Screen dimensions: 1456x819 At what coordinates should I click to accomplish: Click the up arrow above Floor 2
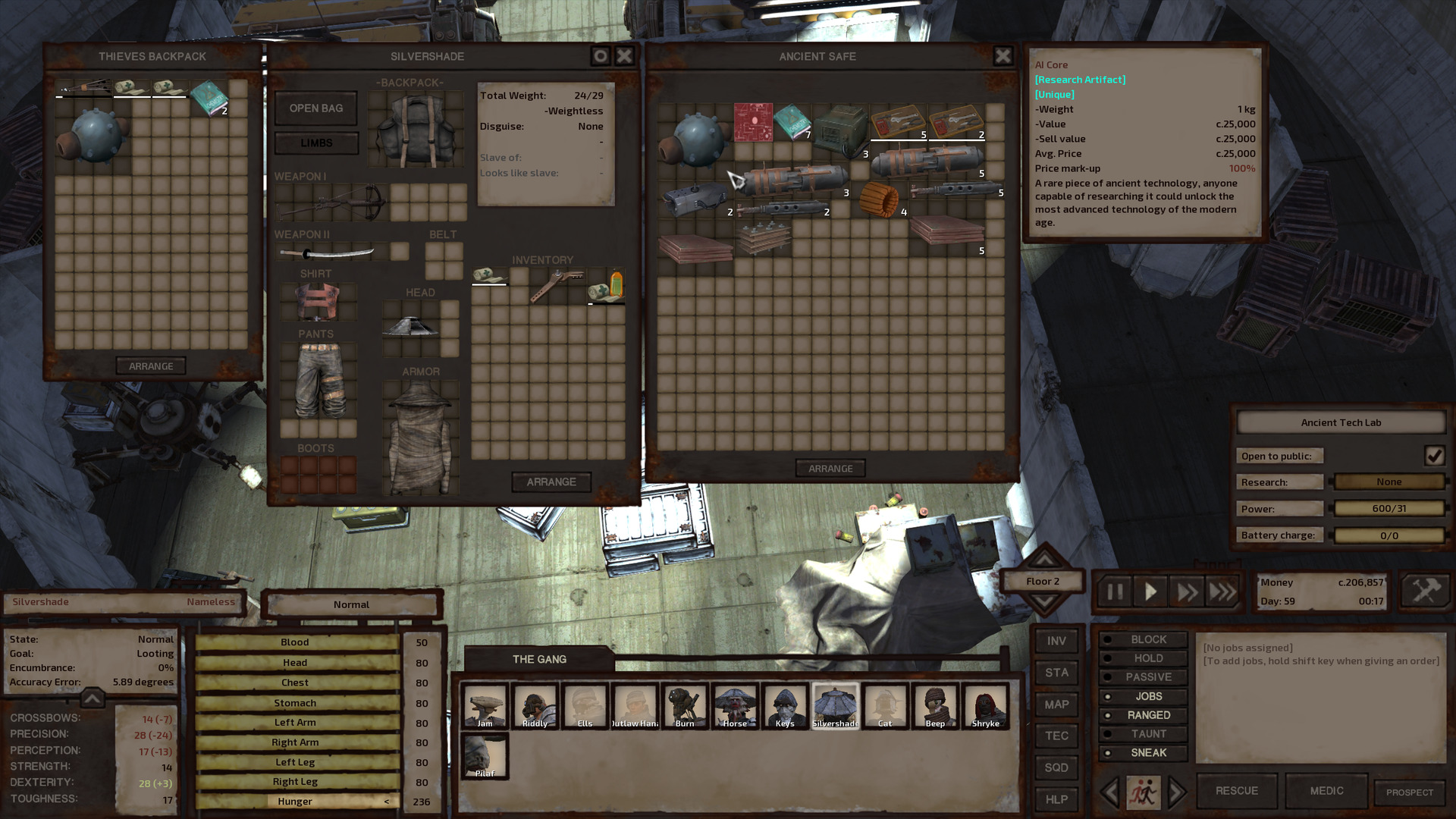coord(1044,560)
